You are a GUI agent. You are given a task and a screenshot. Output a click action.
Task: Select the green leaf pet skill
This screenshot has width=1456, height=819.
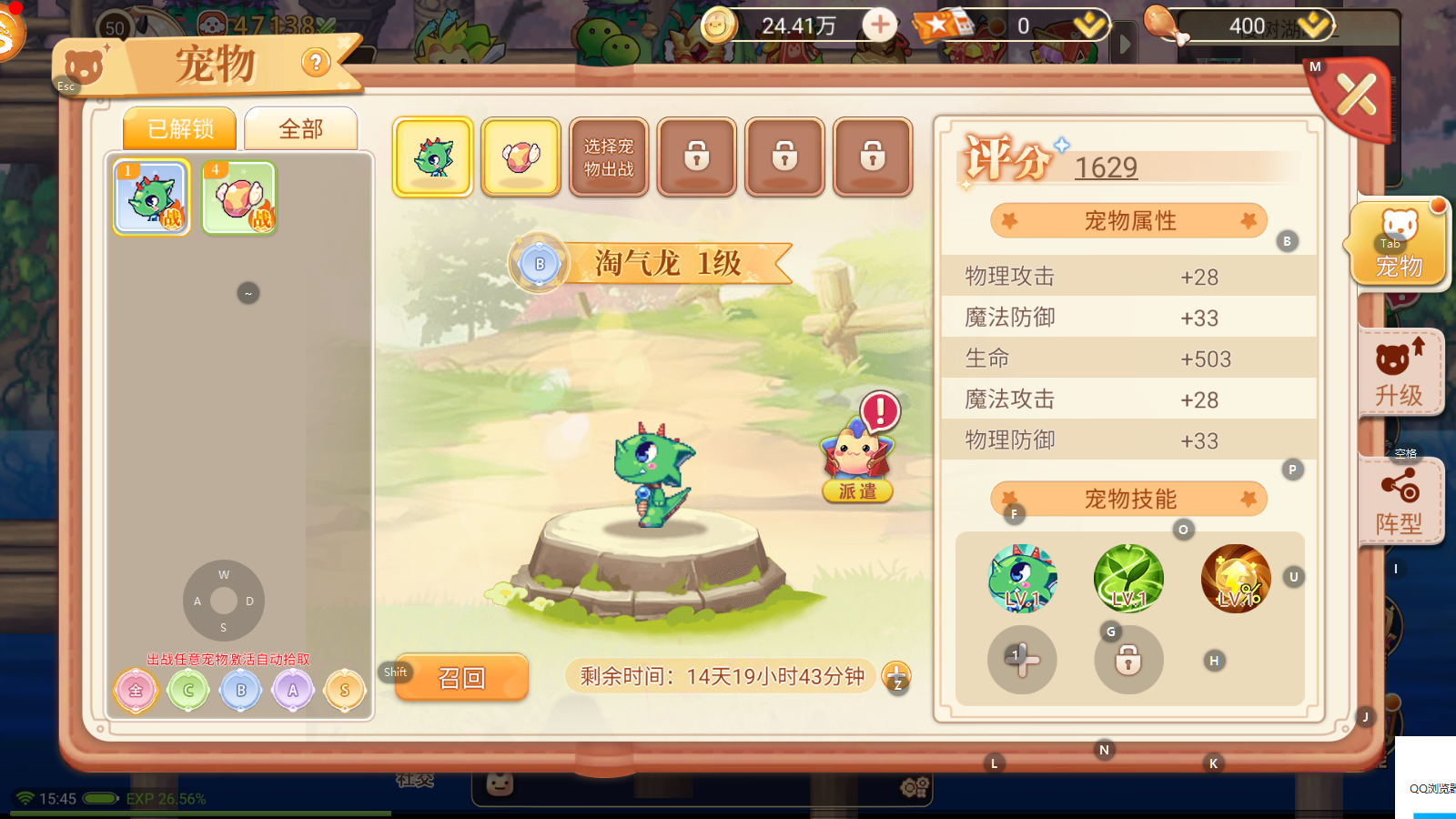1128,579
